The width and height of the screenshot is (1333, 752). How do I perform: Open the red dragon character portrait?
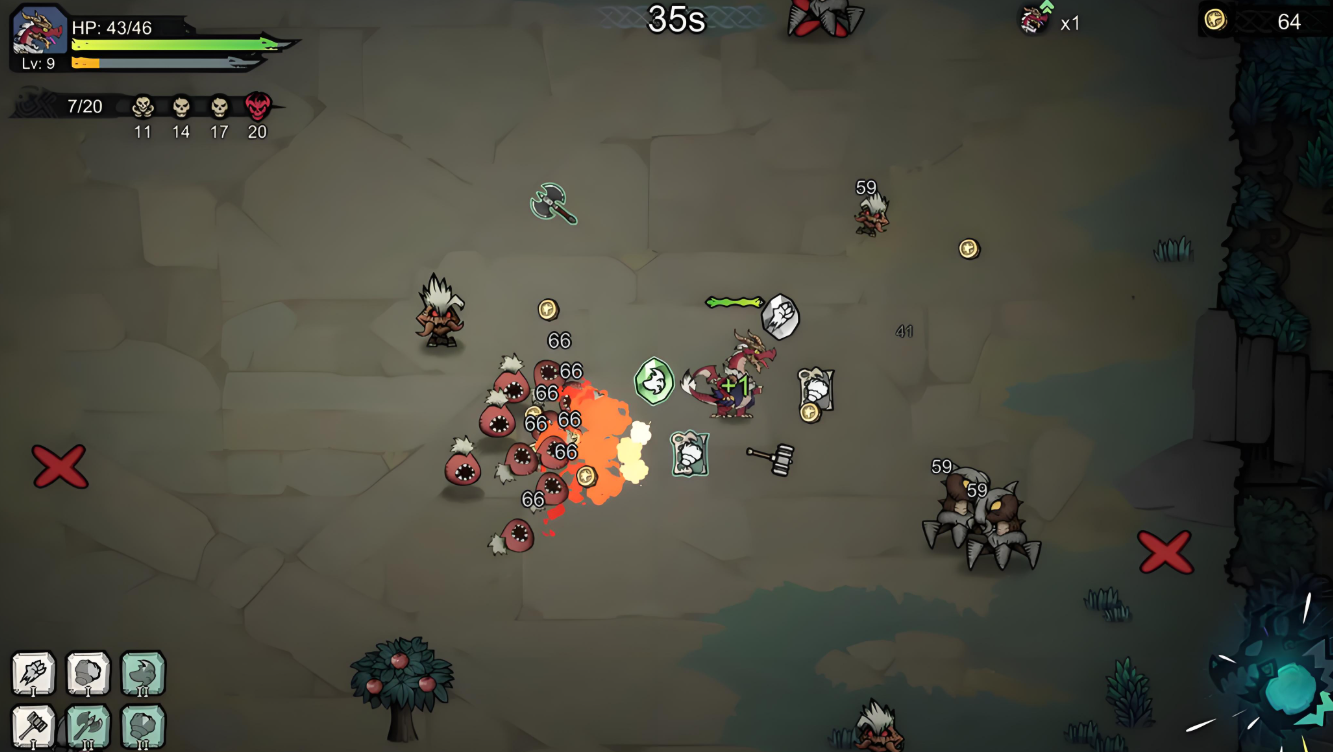[39, 30]
